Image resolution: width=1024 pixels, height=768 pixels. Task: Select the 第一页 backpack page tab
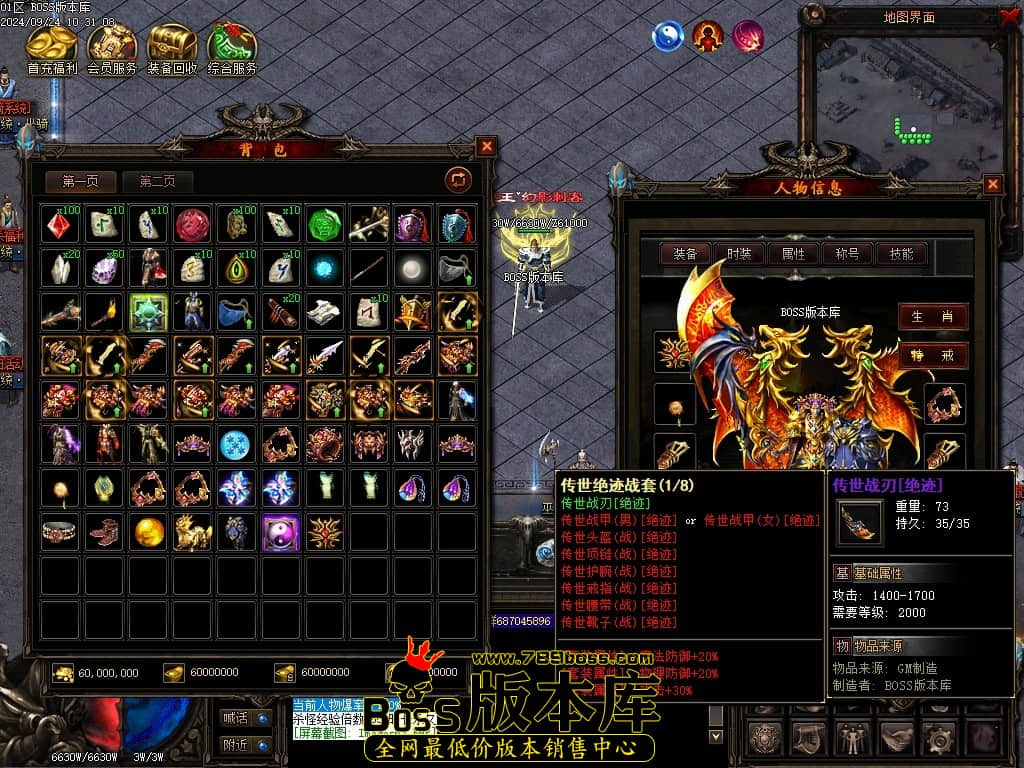80,181
